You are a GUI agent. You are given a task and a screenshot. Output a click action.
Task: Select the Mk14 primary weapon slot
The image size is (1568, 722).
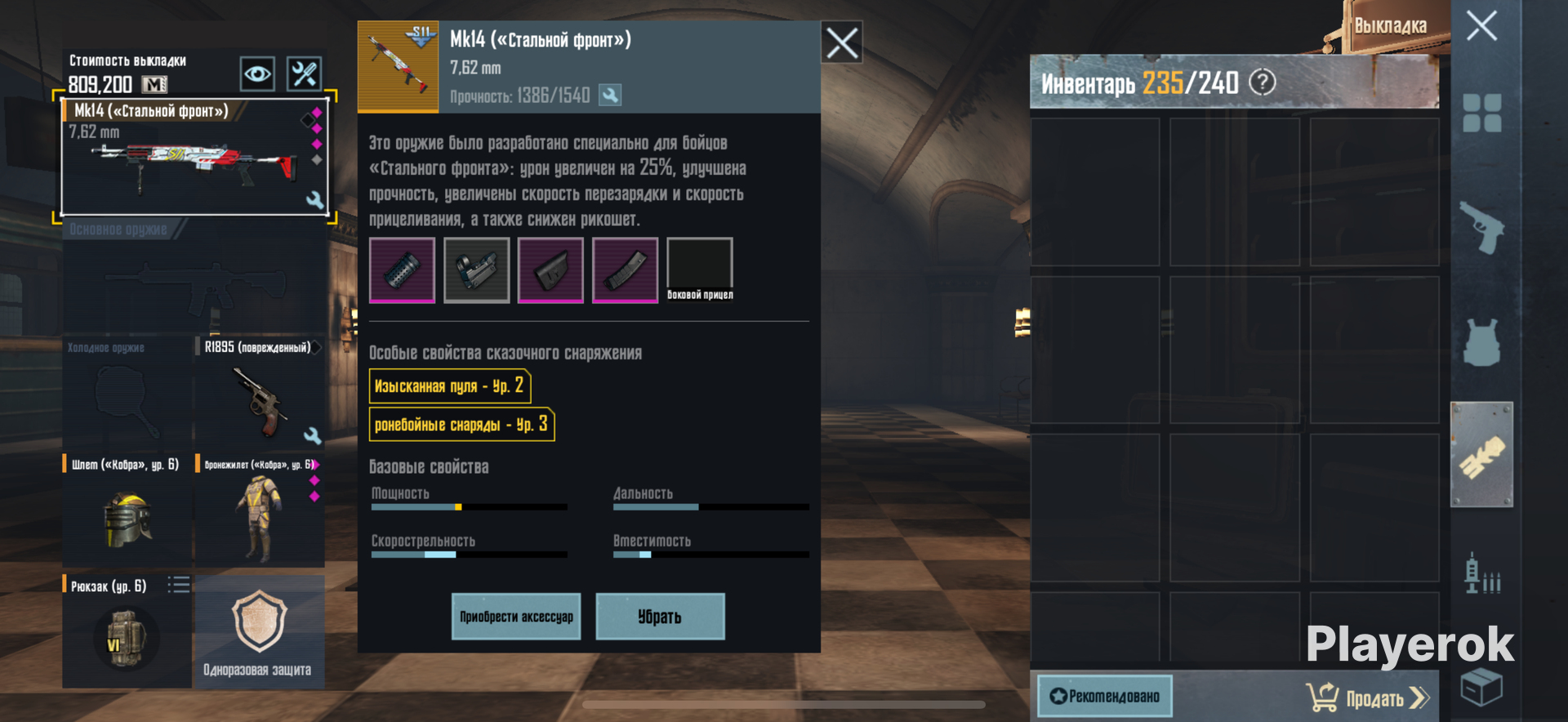click(x=194, y=158)
